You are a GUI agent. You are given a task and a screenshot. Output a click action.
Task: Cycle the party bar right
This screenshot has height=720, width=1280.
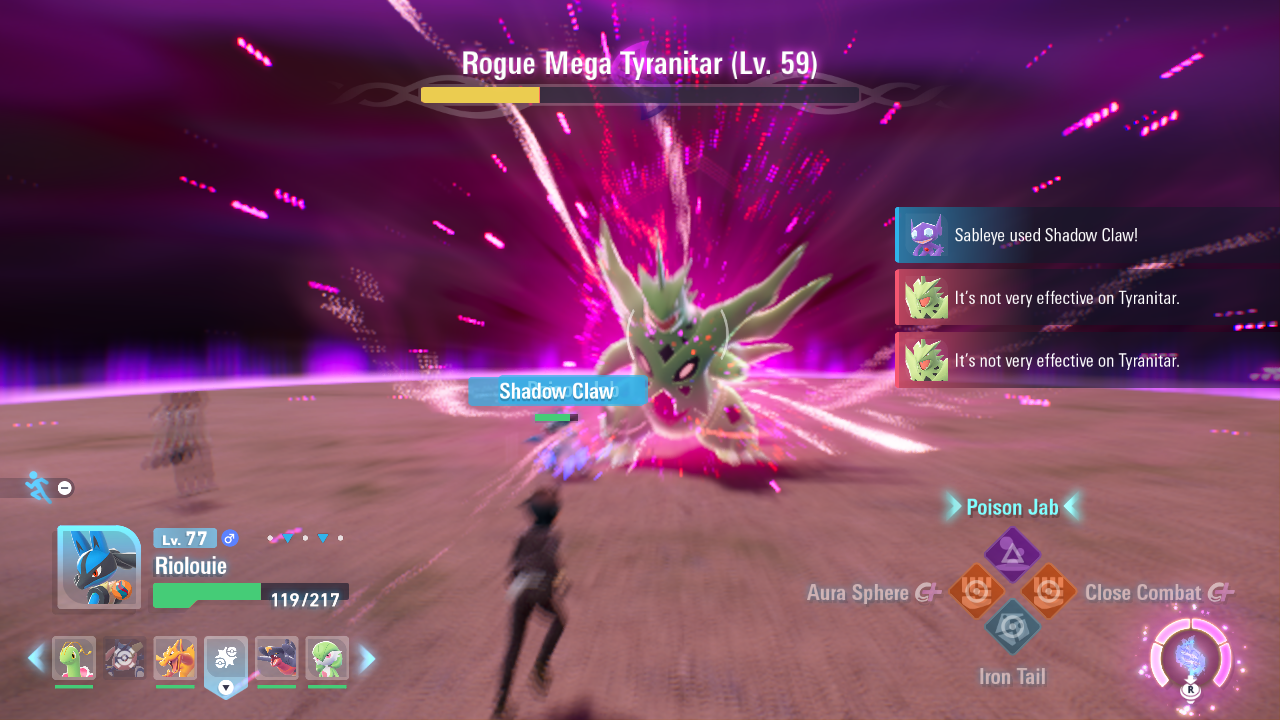tap(367, 658)
